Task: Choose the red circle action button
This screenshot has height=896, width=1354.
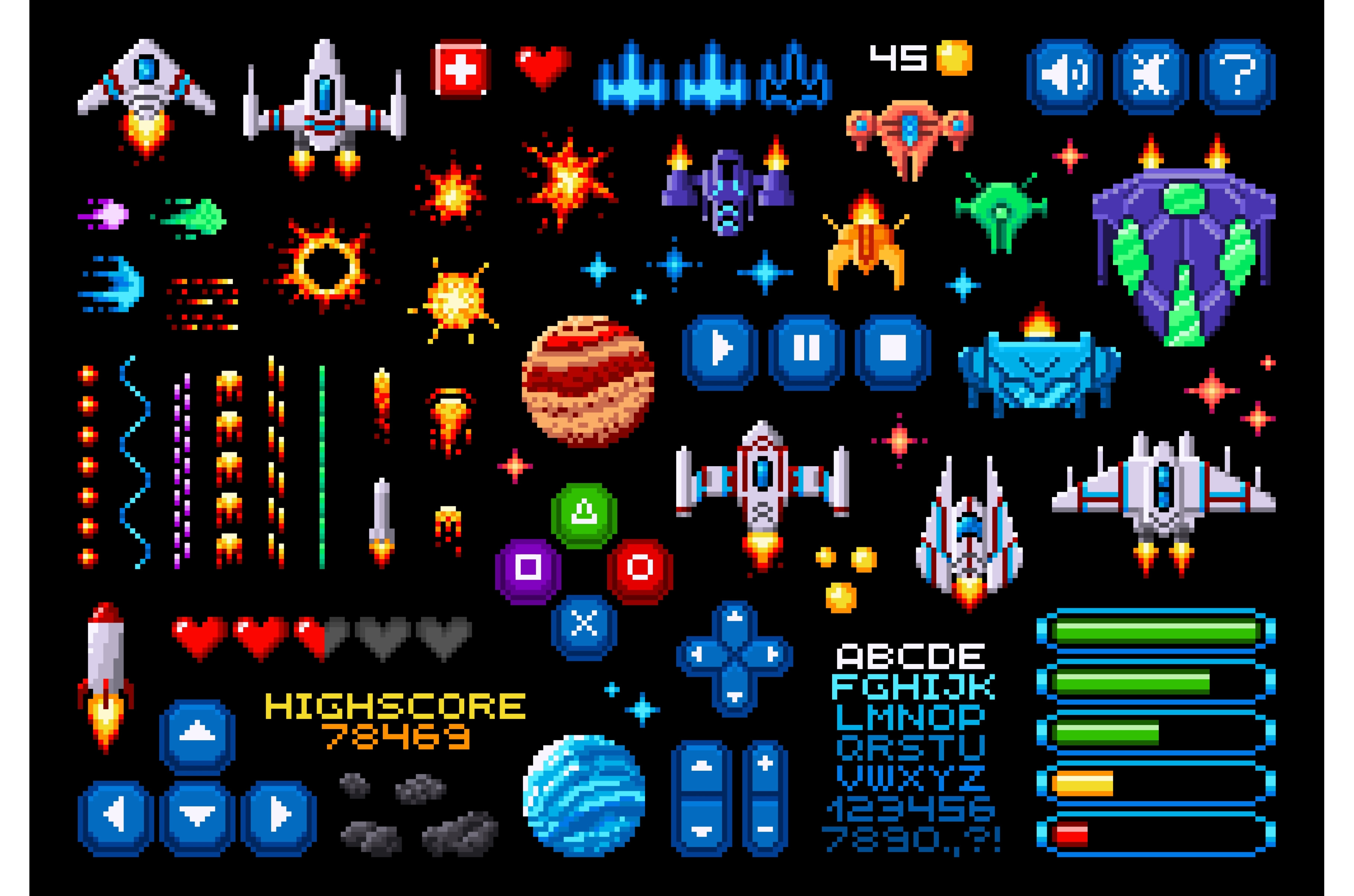Action: [639, 568]
